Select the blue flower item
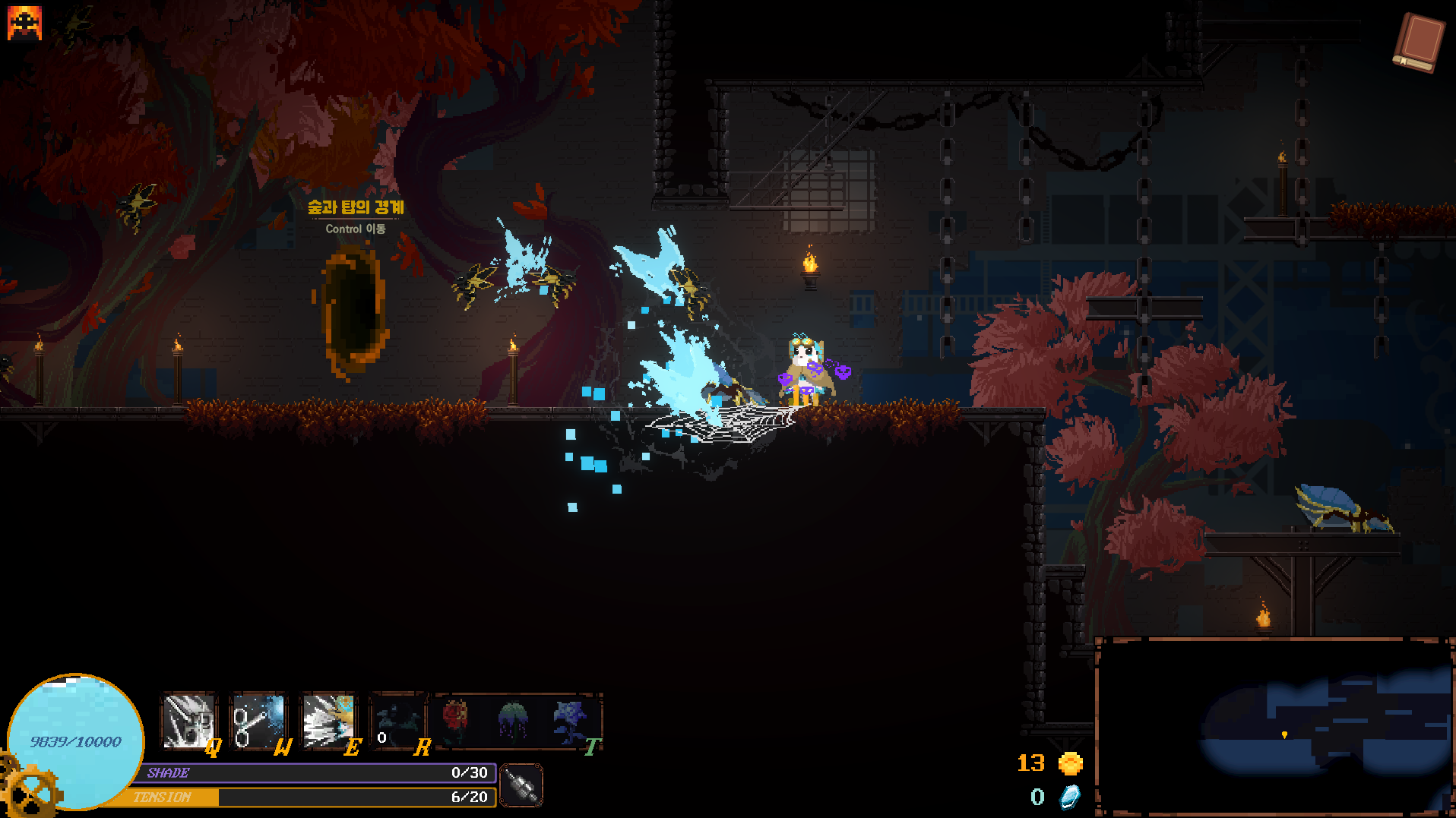This screenshot has width=1456, height=818. click(569, 719)
